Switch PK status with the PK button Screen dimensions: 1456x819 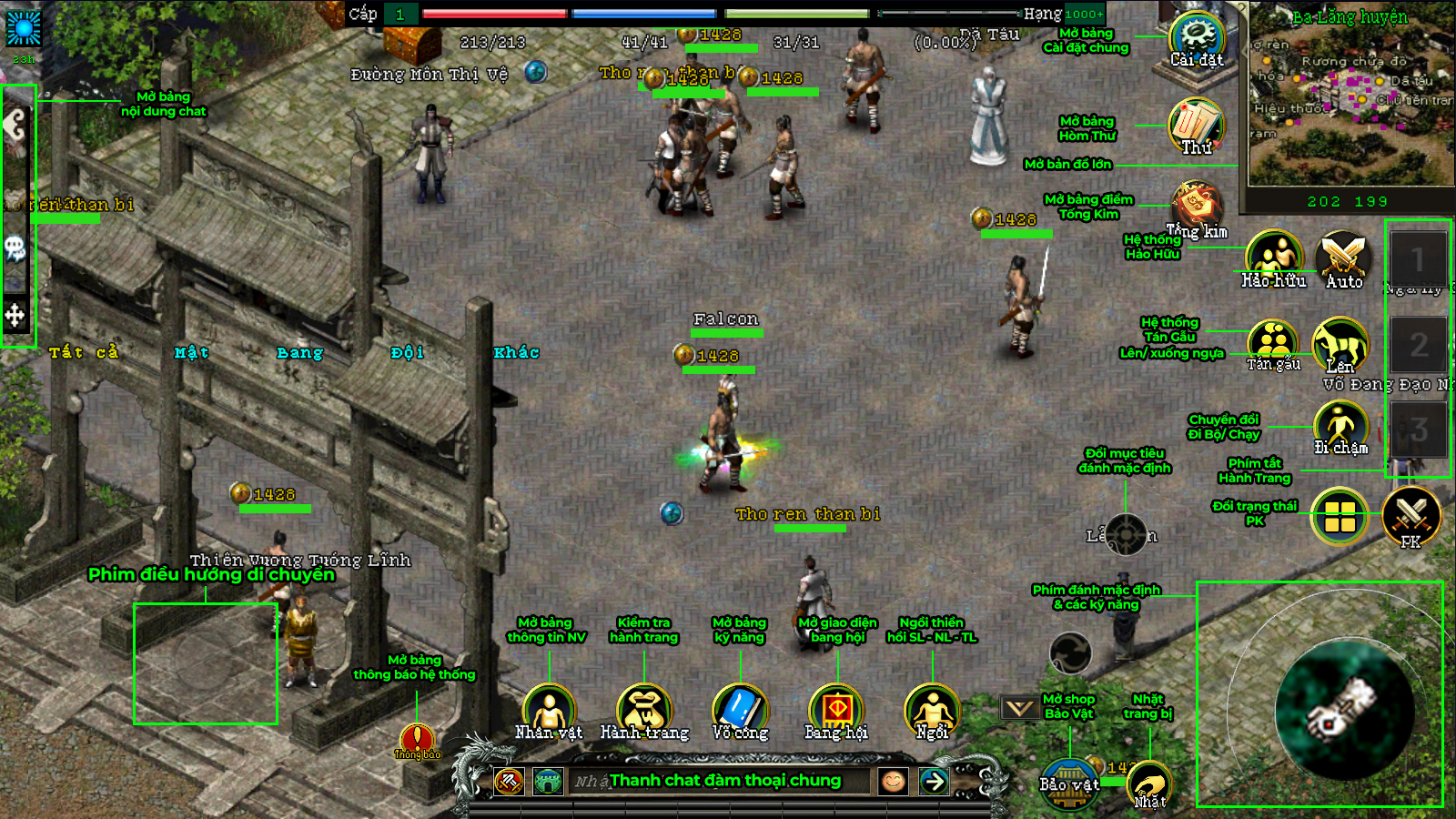(1410, 515)
